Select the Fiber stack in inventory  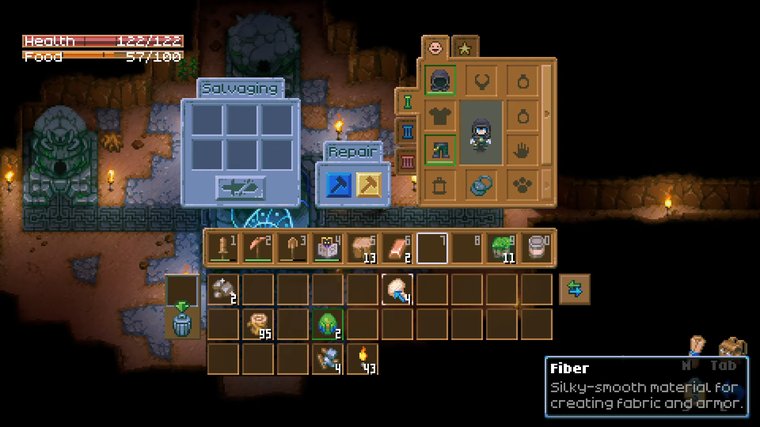[x=399, y=290]
